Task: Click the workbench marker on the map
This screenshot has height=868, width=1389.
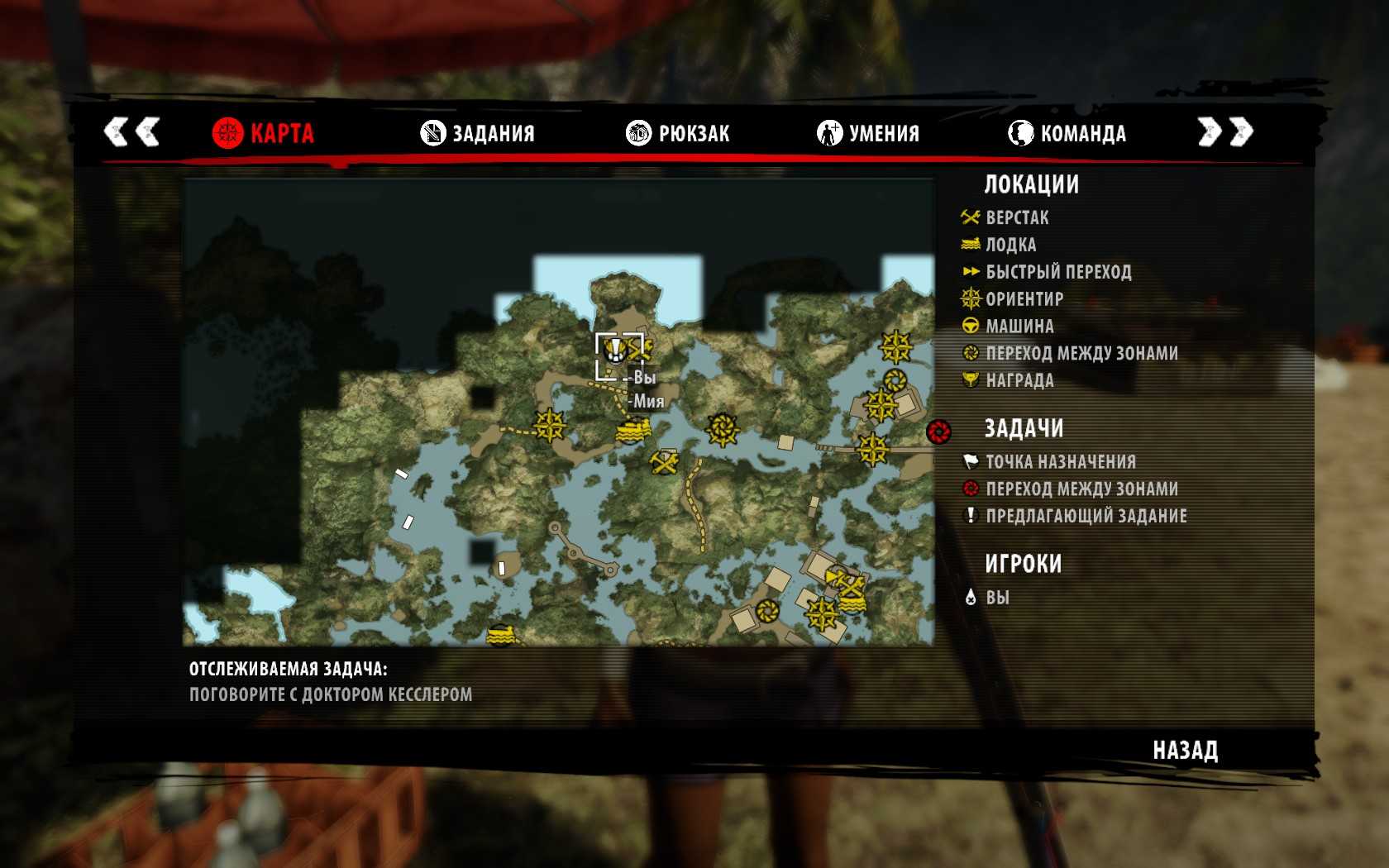Action: pyautogui.click(x=665, y=462)
